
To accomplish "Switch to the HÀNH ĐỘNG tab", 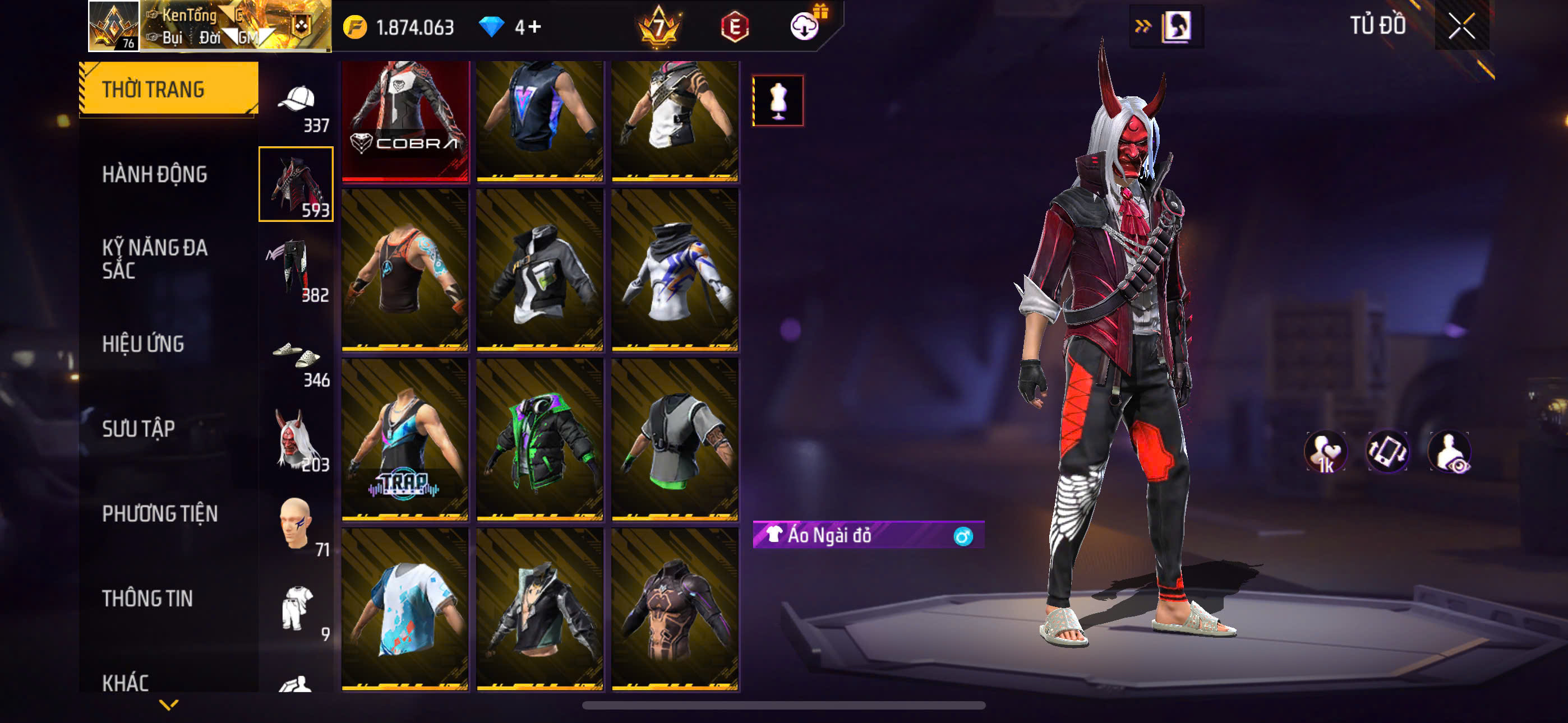I will pyautogui.click(x=155, y=175).
